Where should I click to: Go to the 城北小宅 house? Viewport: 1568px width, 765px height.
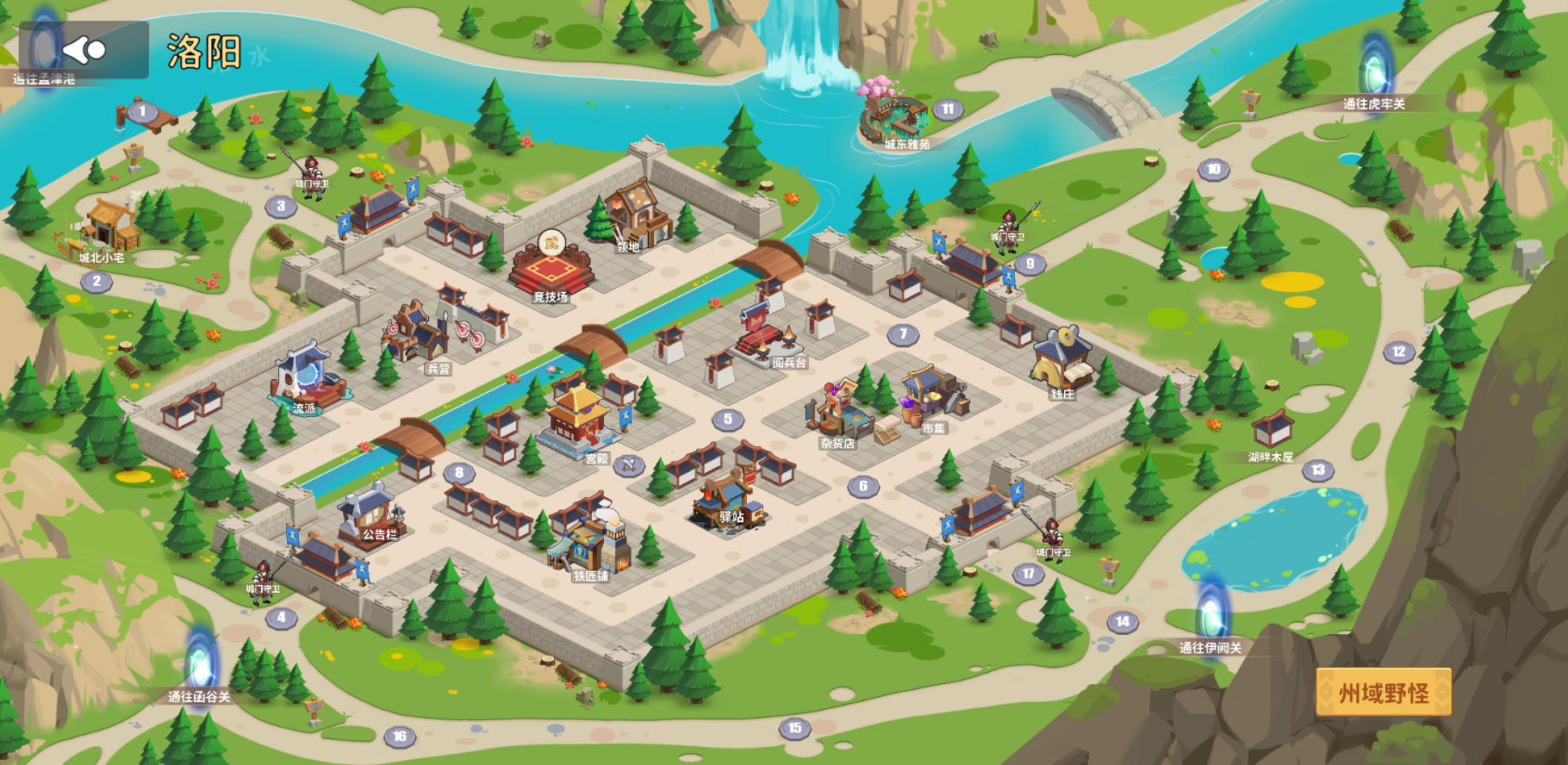click(108, 228)
